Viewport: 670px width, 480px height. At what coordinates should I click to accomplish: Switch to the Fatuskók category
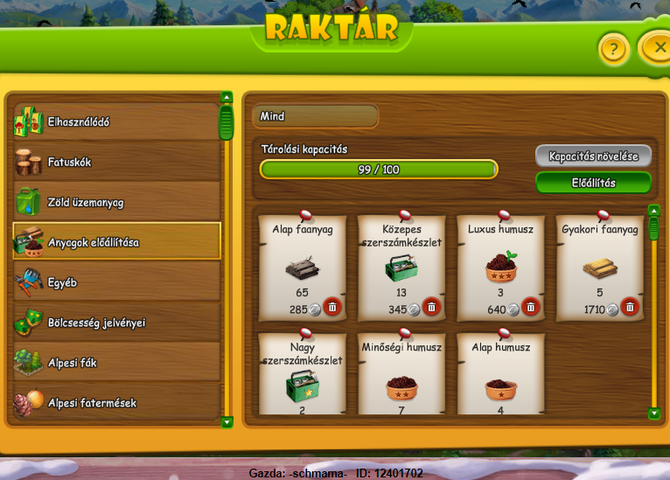tap(115, 161)
